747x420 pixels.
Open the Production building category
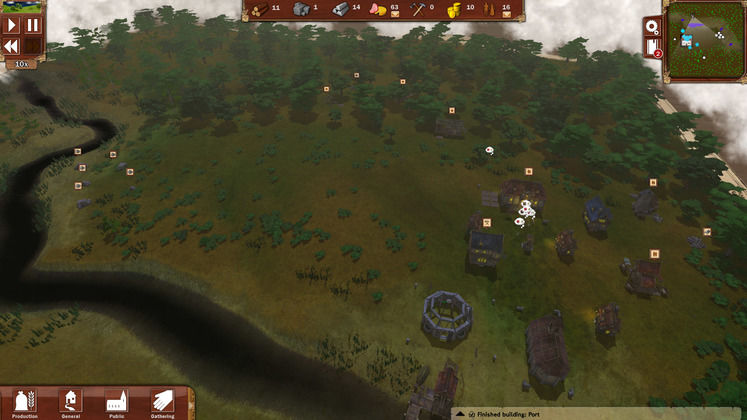[x=24, y=403]
